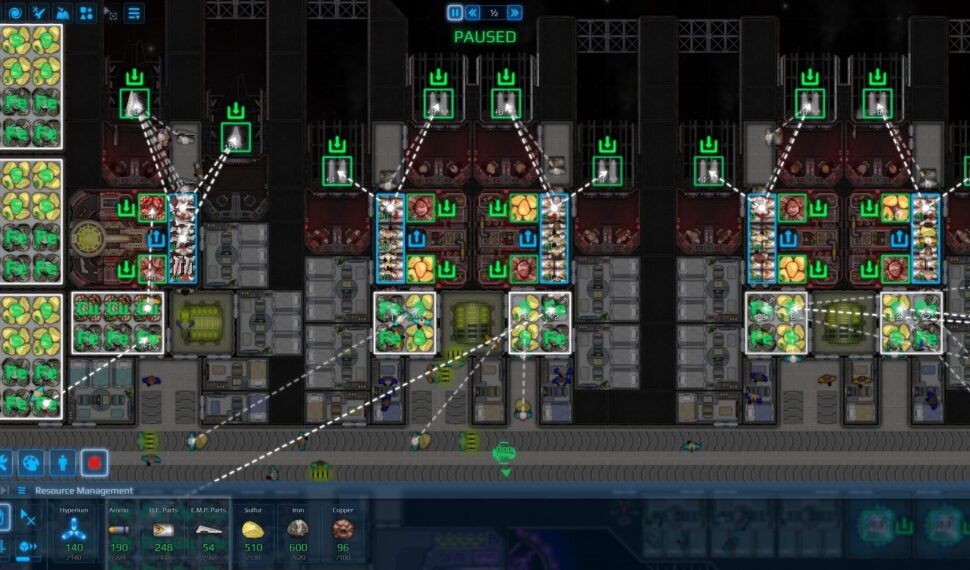This screenshot has height=570, width=970.
Task: Select the Iron resource tile
Action: point(298,533)
